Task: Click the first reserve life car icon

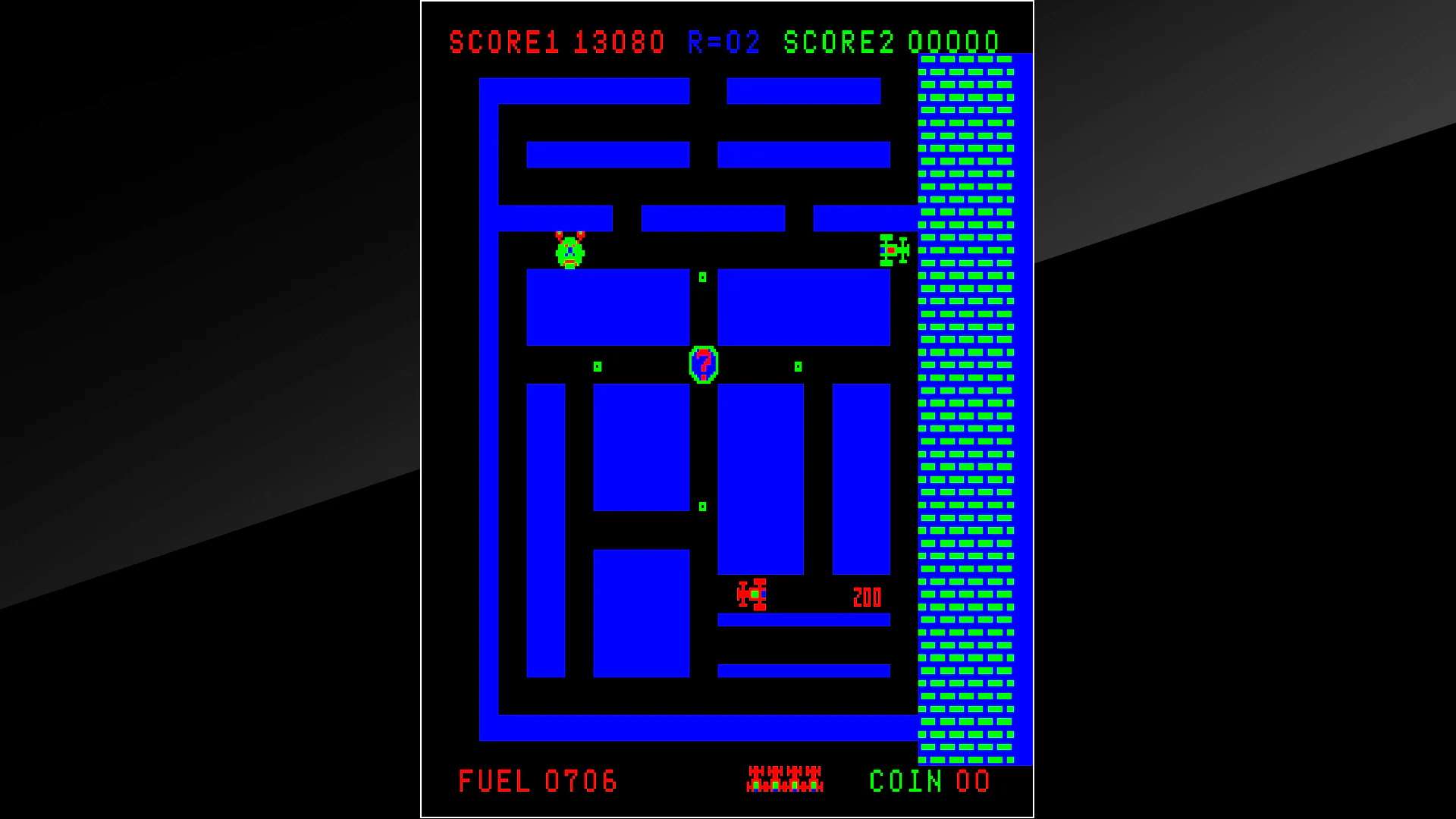Action: pos(754,780)
